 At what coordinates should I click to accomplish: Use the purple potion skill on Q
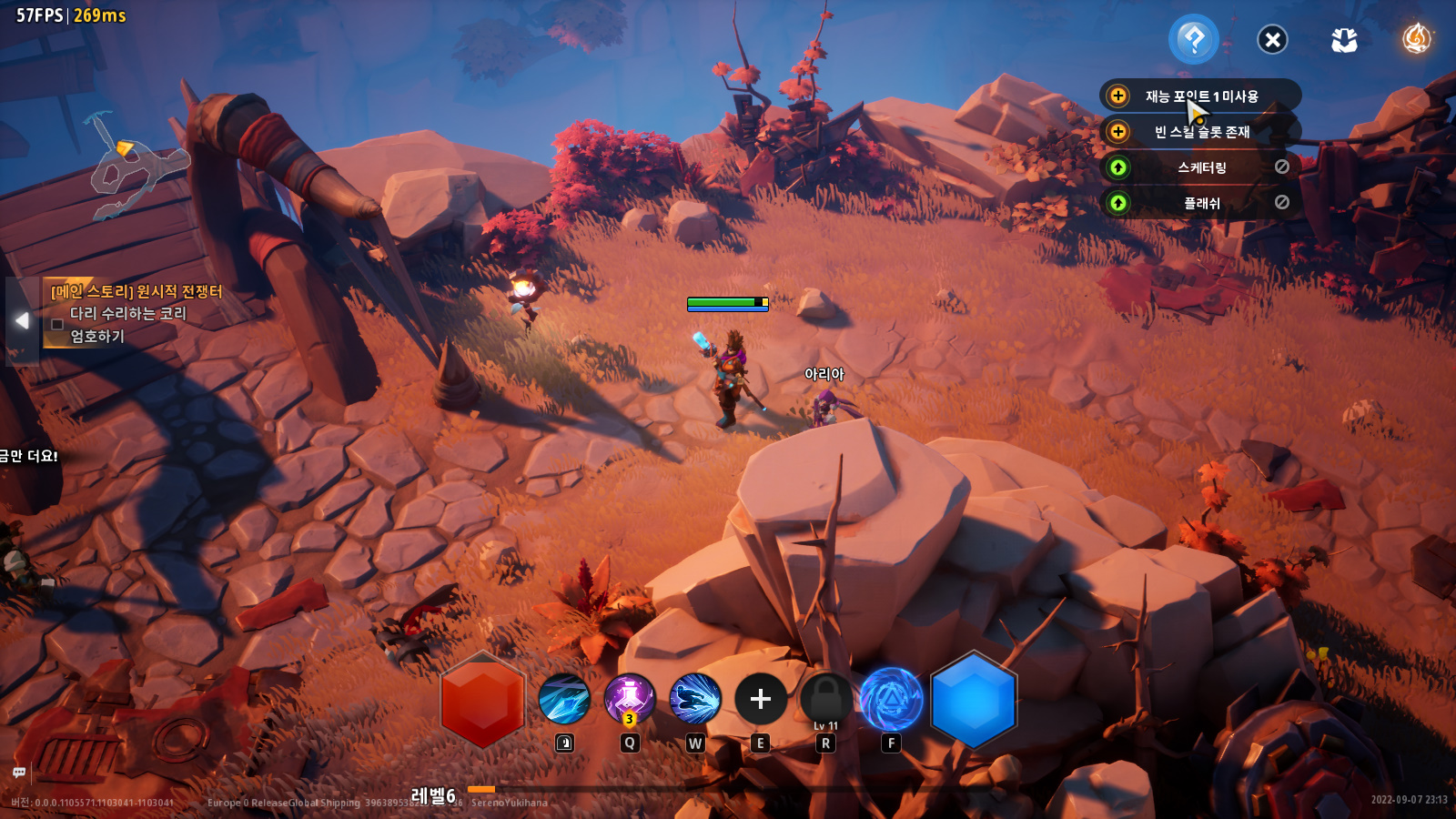point(630,699)
